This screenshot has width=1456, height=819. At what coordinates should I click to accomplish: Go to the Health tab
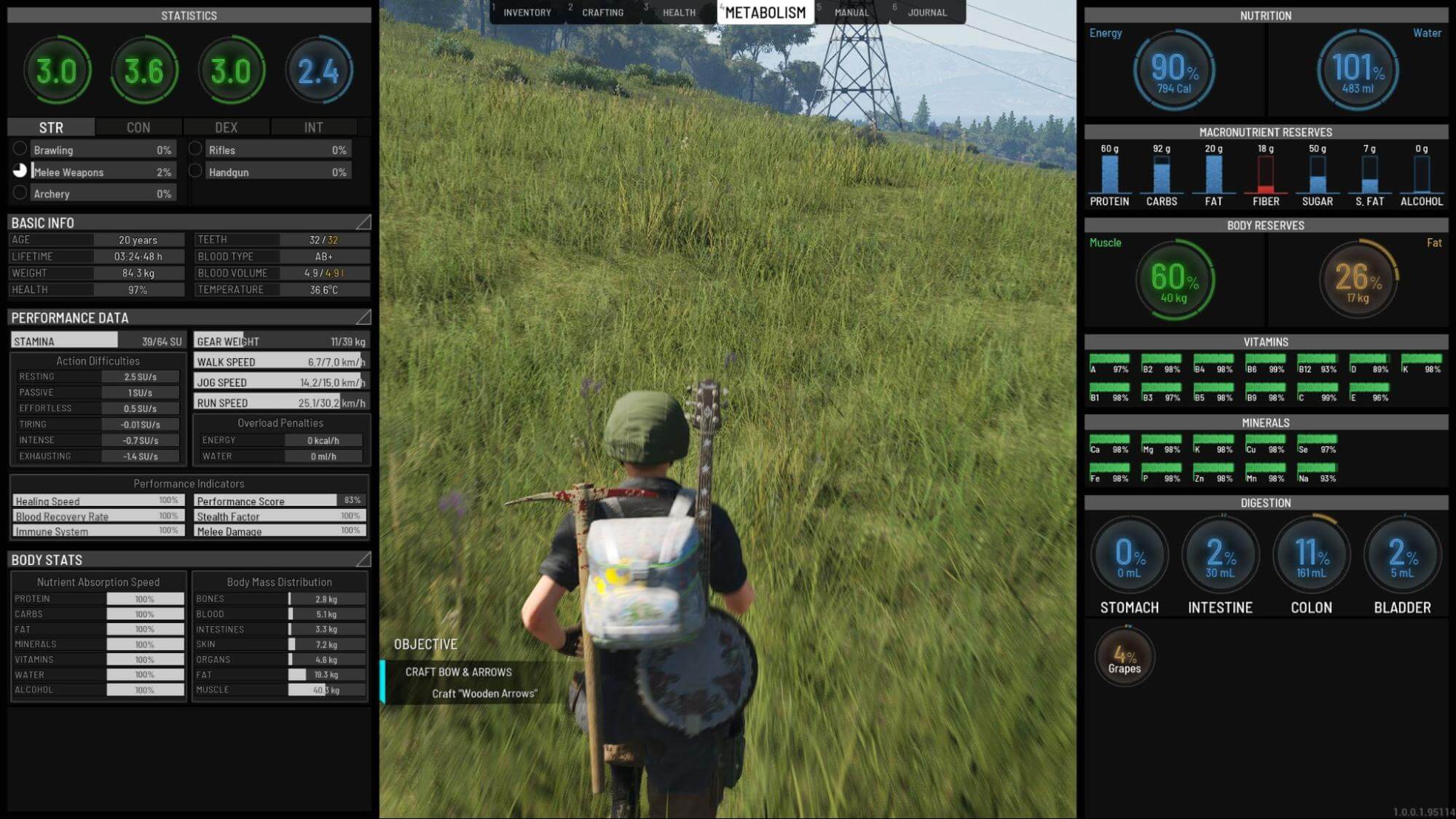[679, 12]
